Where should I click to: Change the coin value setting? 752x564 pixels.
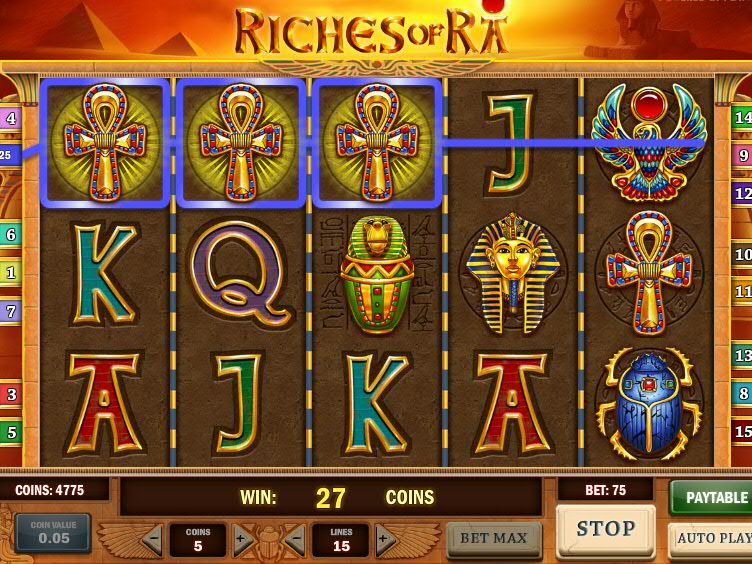[52, 532]
